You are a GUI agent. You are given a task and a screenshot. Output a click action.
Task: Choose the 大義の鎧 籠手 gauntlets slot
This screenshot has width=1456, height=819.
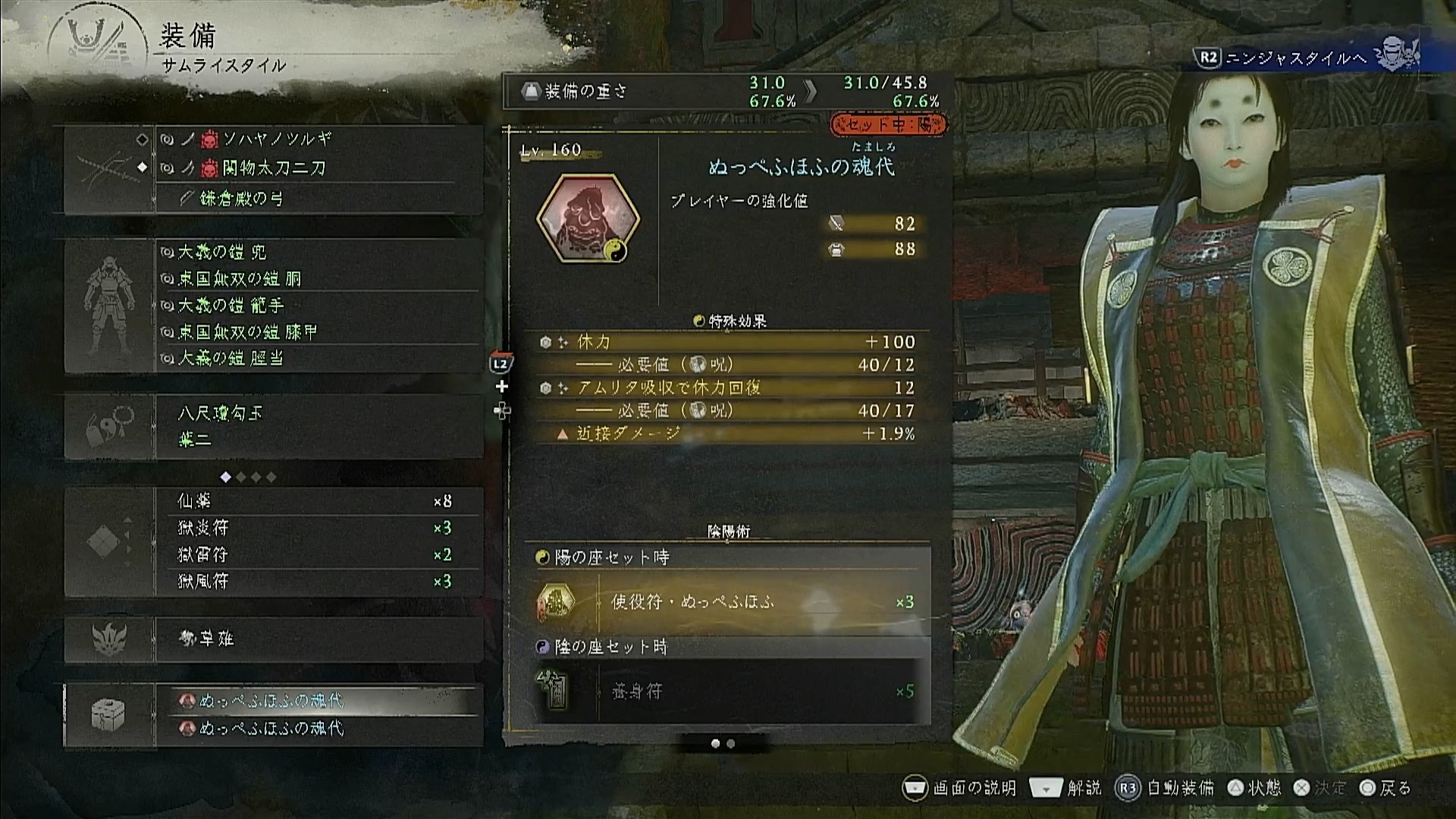tap(231, 306)
